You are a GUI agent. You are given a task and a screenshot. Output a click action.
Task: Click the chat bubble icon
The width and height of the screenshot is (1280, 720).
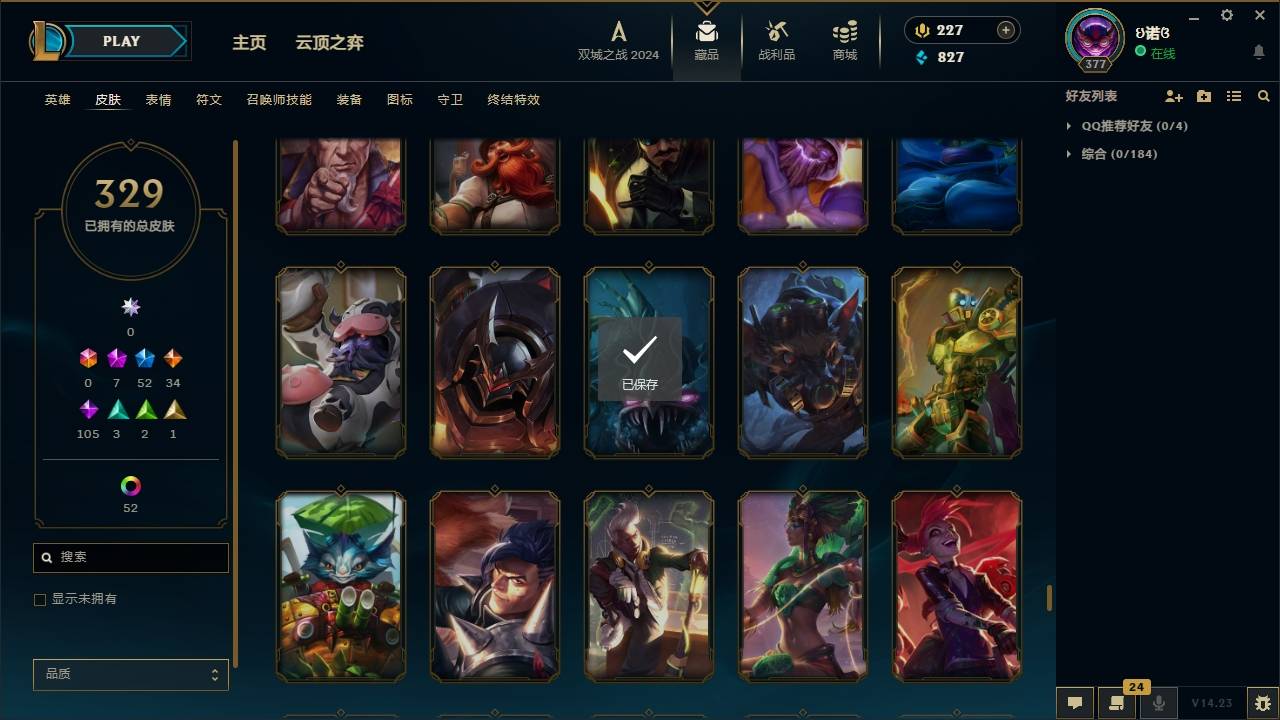point(1075,703)
